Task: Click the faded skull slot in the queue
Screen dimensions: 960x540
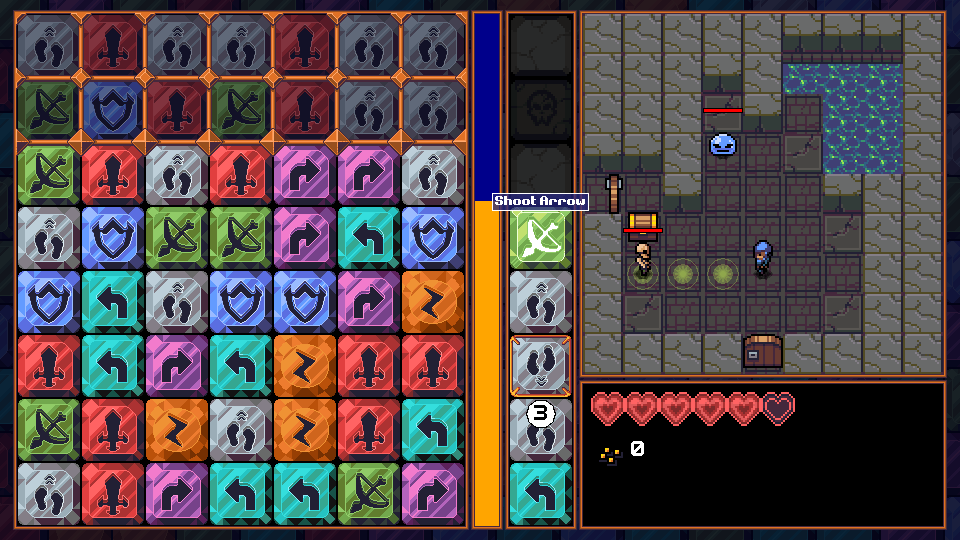Action: click(x=540, y=110)
